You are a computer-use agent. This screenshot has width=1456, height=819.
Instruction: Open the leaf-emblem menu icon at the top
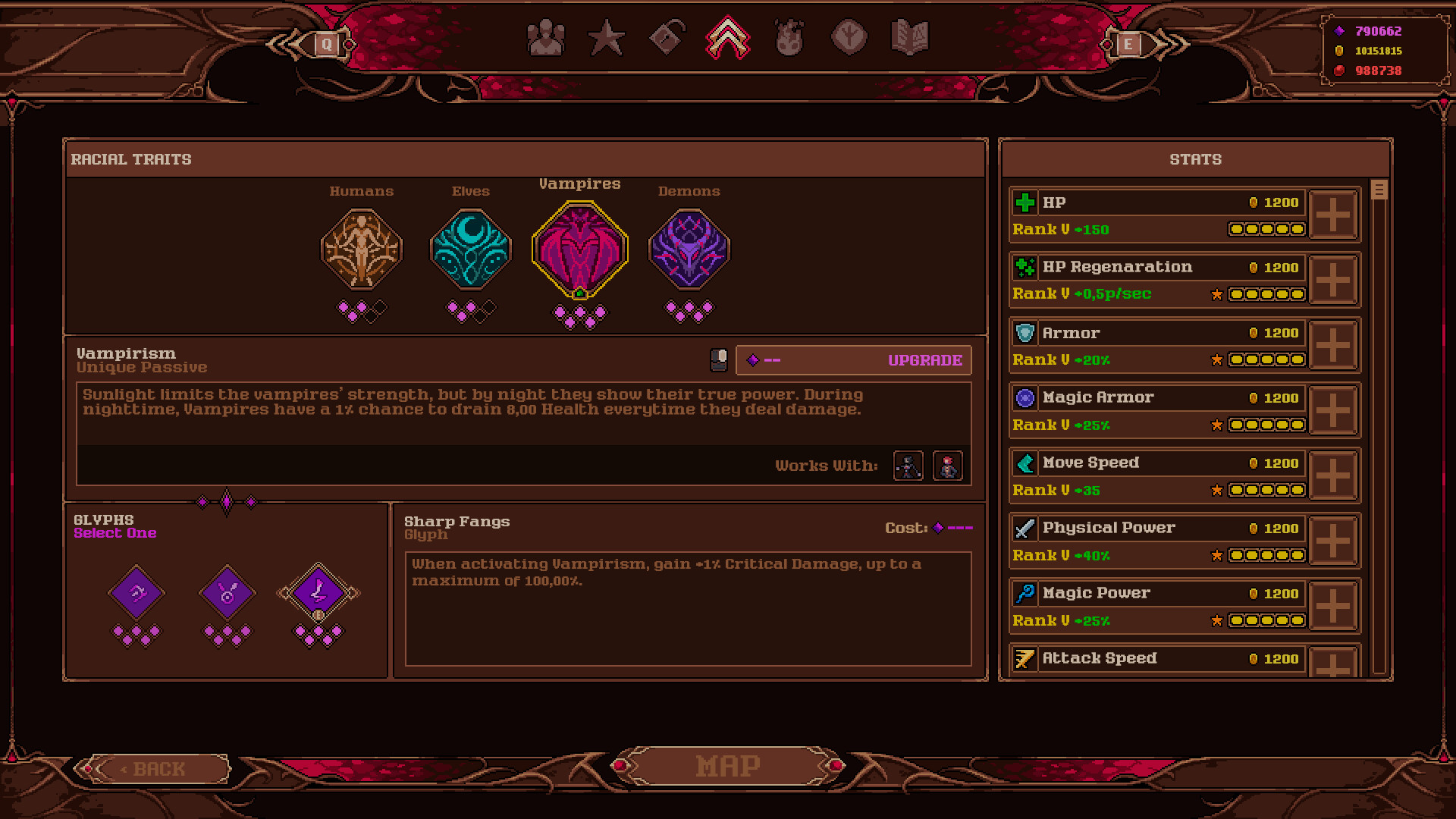pyautogui.click(x=849, y=37)
